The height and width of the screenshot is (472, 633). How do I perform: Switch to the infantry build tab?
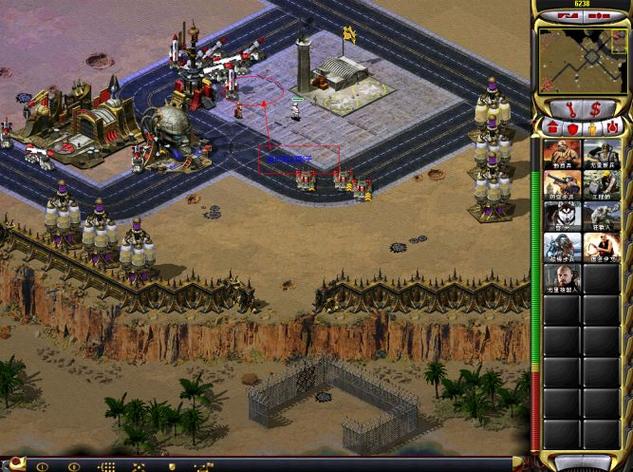point(594,128)
